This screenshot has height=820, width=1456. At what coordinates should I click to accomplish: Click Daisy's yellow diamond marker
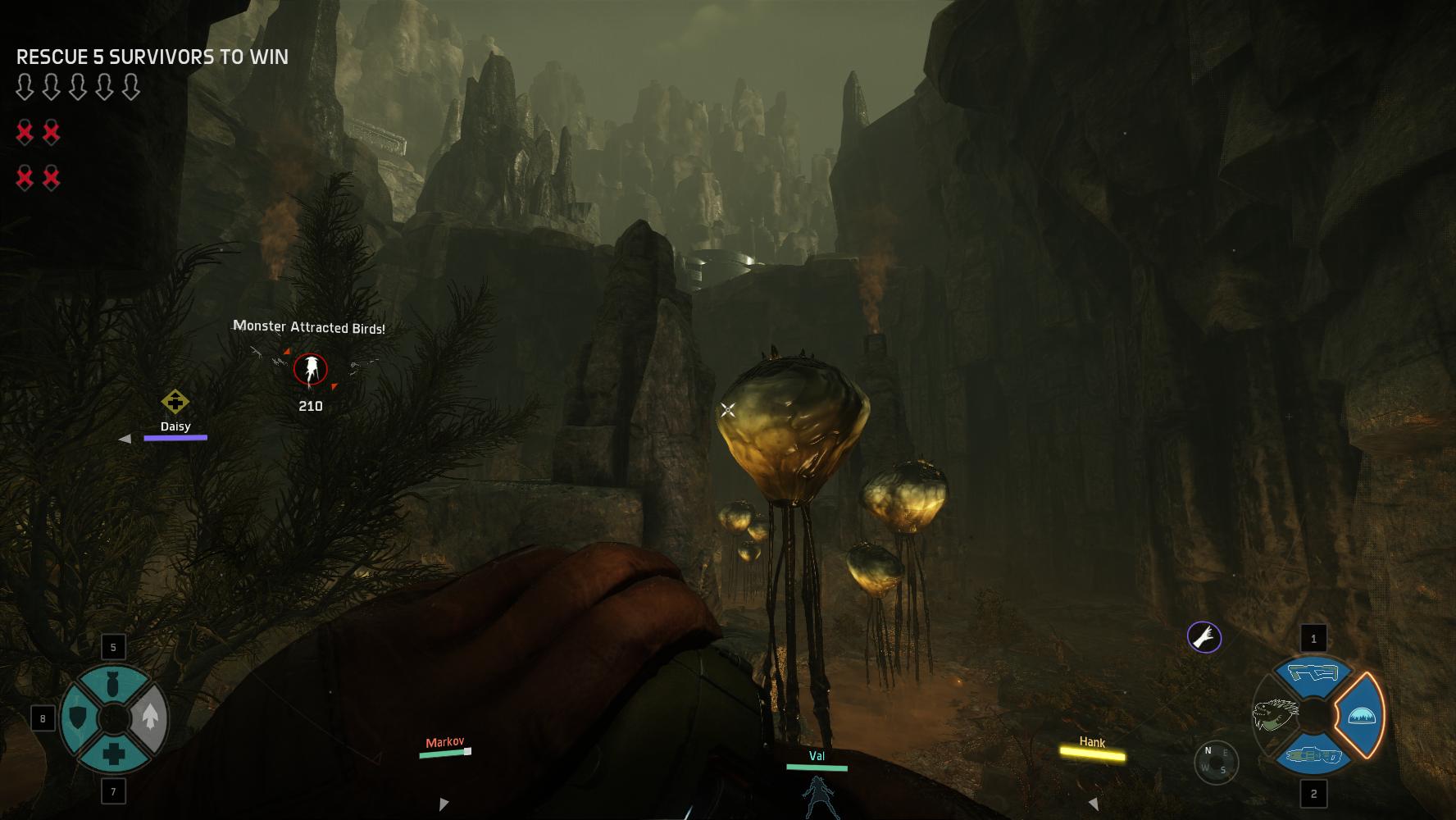coord(175,402)
